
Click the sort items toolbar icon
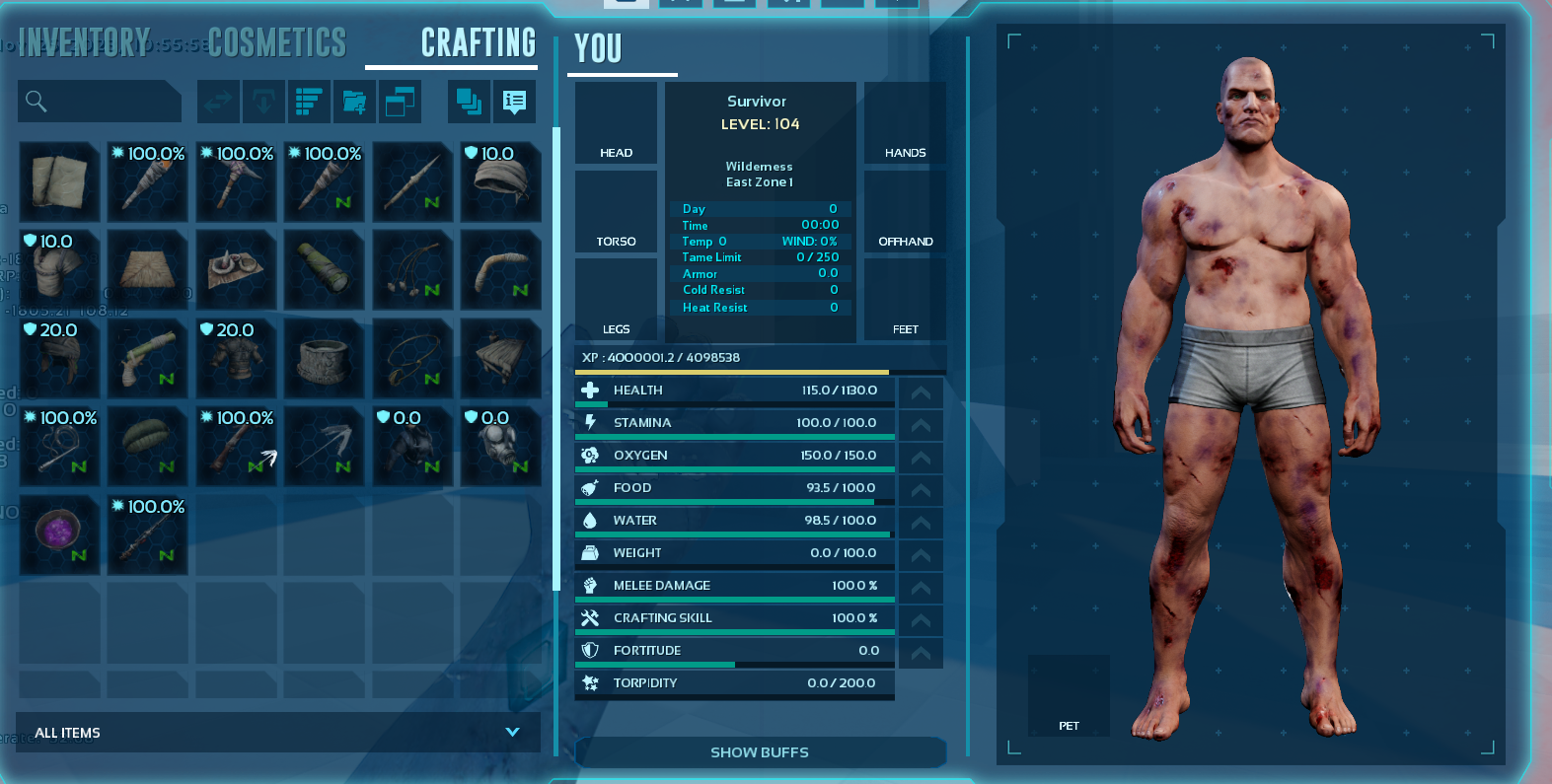(x=309, y=102)
